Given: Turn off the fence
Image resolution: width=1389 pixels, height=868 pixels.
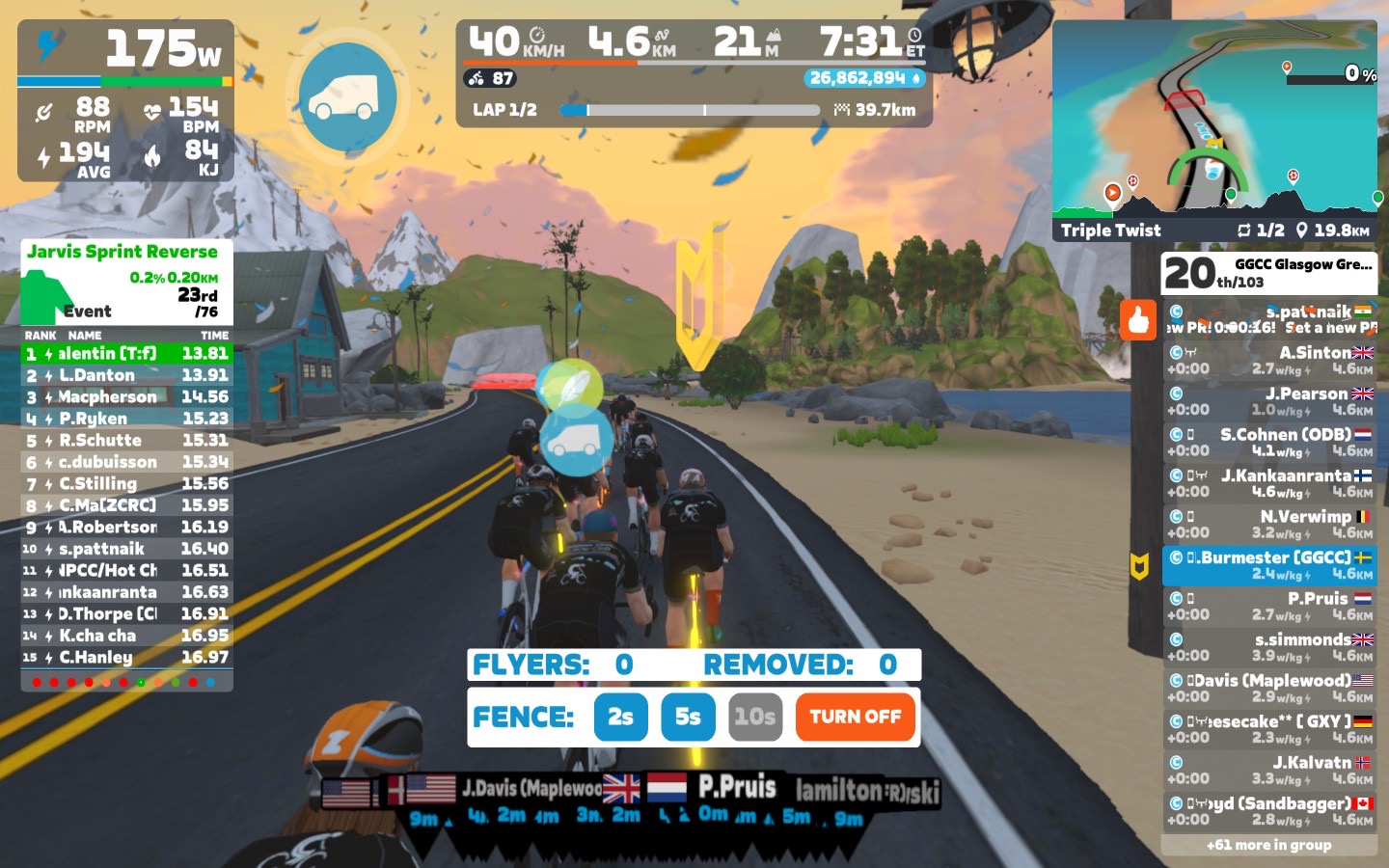Looking at the screenshot, I should pyautogui.click(x=855, y=717).
